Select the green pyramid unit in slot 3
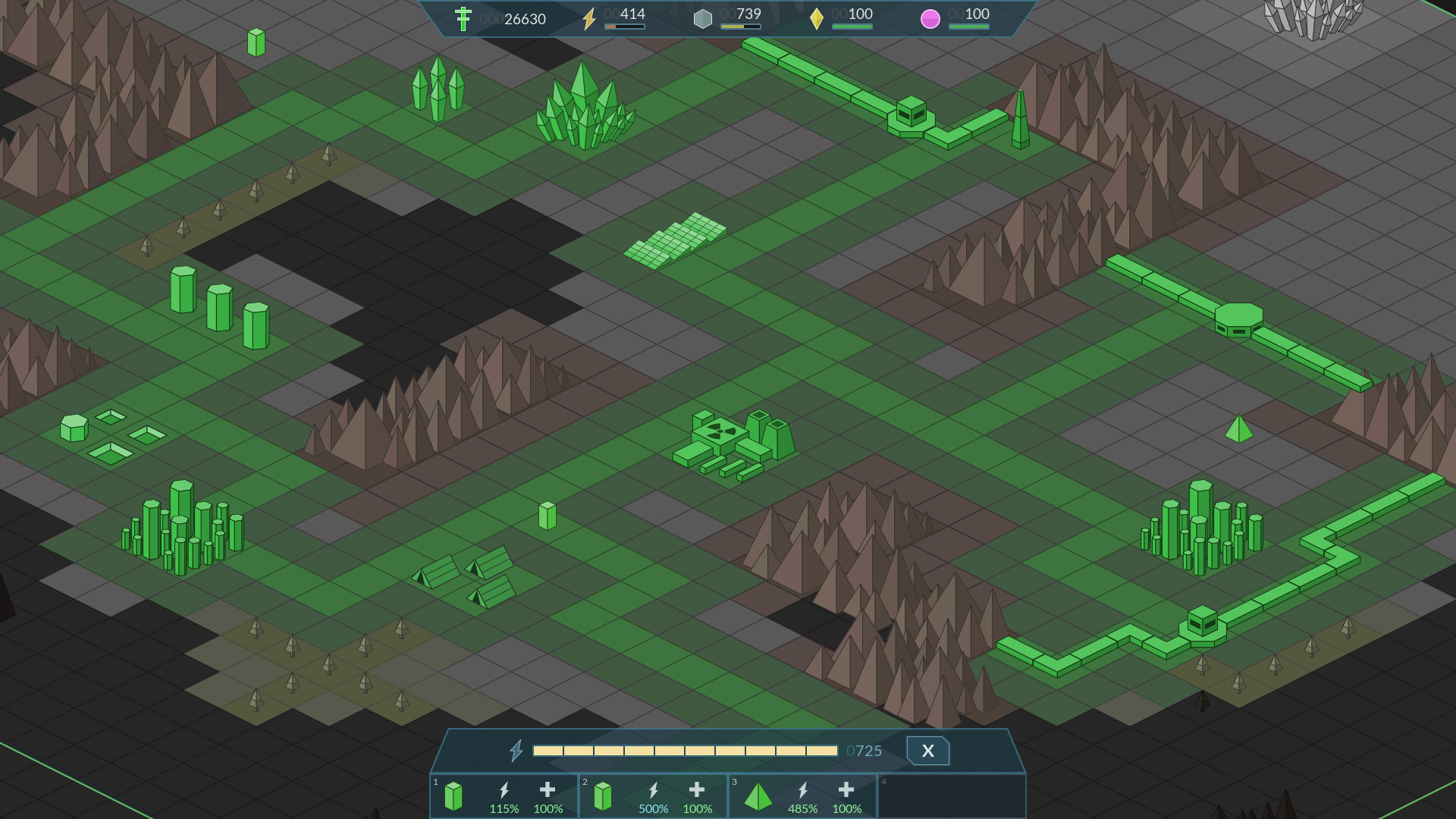Image resolution: width=1456 pixels, height=819 pixels. pos(758,796)
